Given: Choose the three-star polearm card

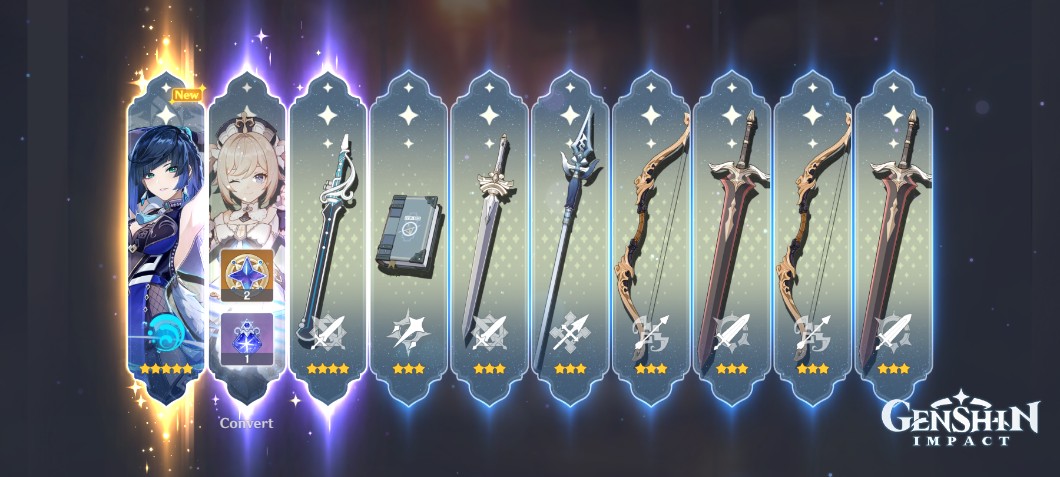Looking at the screenshot, I should pos(570,240).
